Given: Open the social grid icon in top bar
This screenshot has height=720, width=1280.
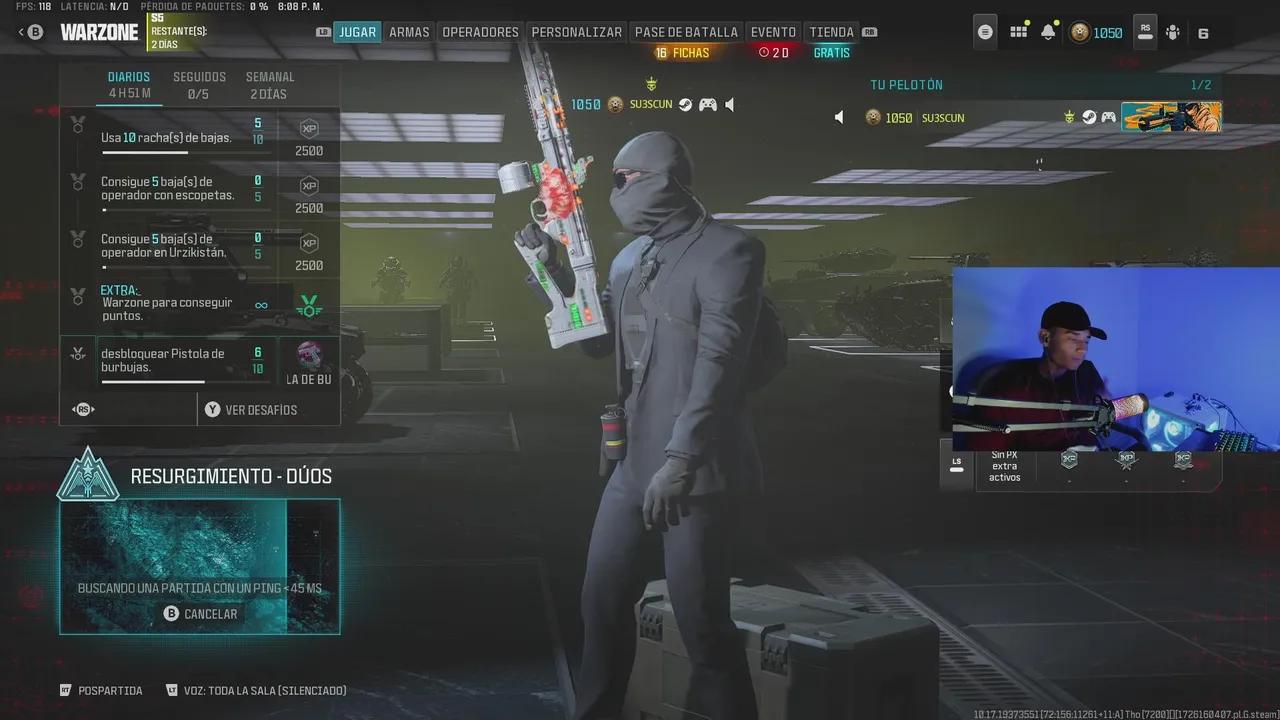Looking at the screenshot, I should 1018,31.
